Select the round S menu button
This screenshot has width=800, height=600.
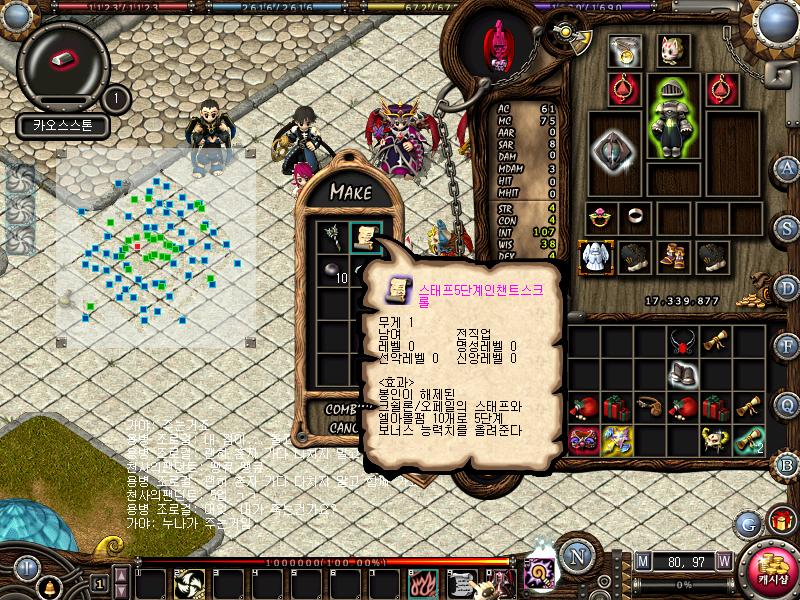pos(787,227)
